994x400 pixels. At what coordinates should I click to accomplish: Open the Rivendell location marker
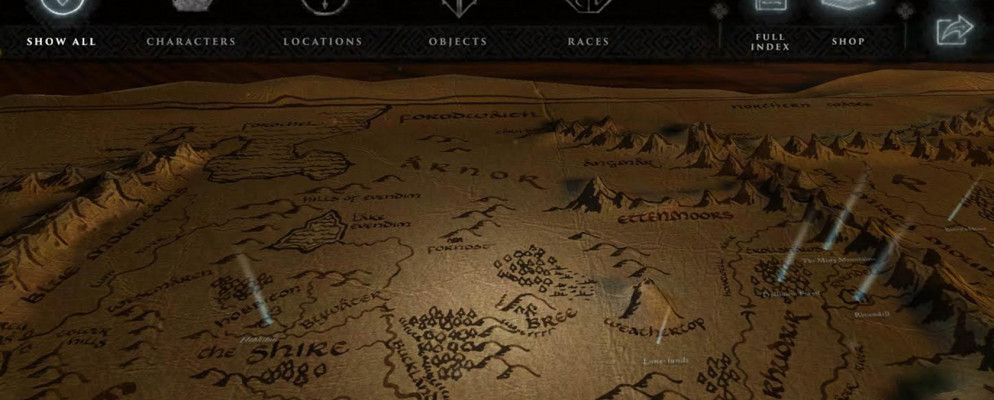[x=859, y=296]
